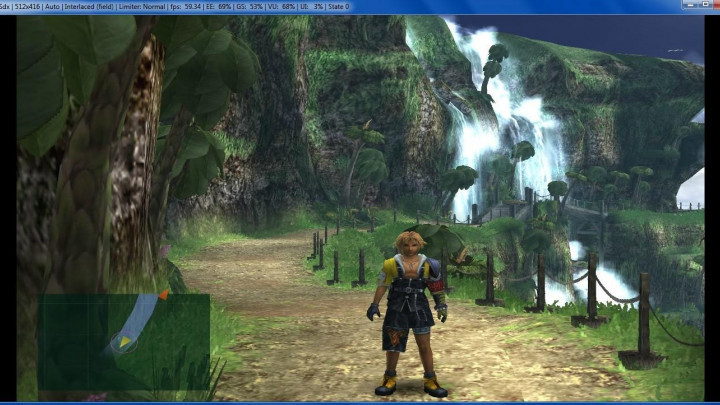Click the emulator window title bar
The width and height of the screenshot is (720, 405).
point(400,6)
